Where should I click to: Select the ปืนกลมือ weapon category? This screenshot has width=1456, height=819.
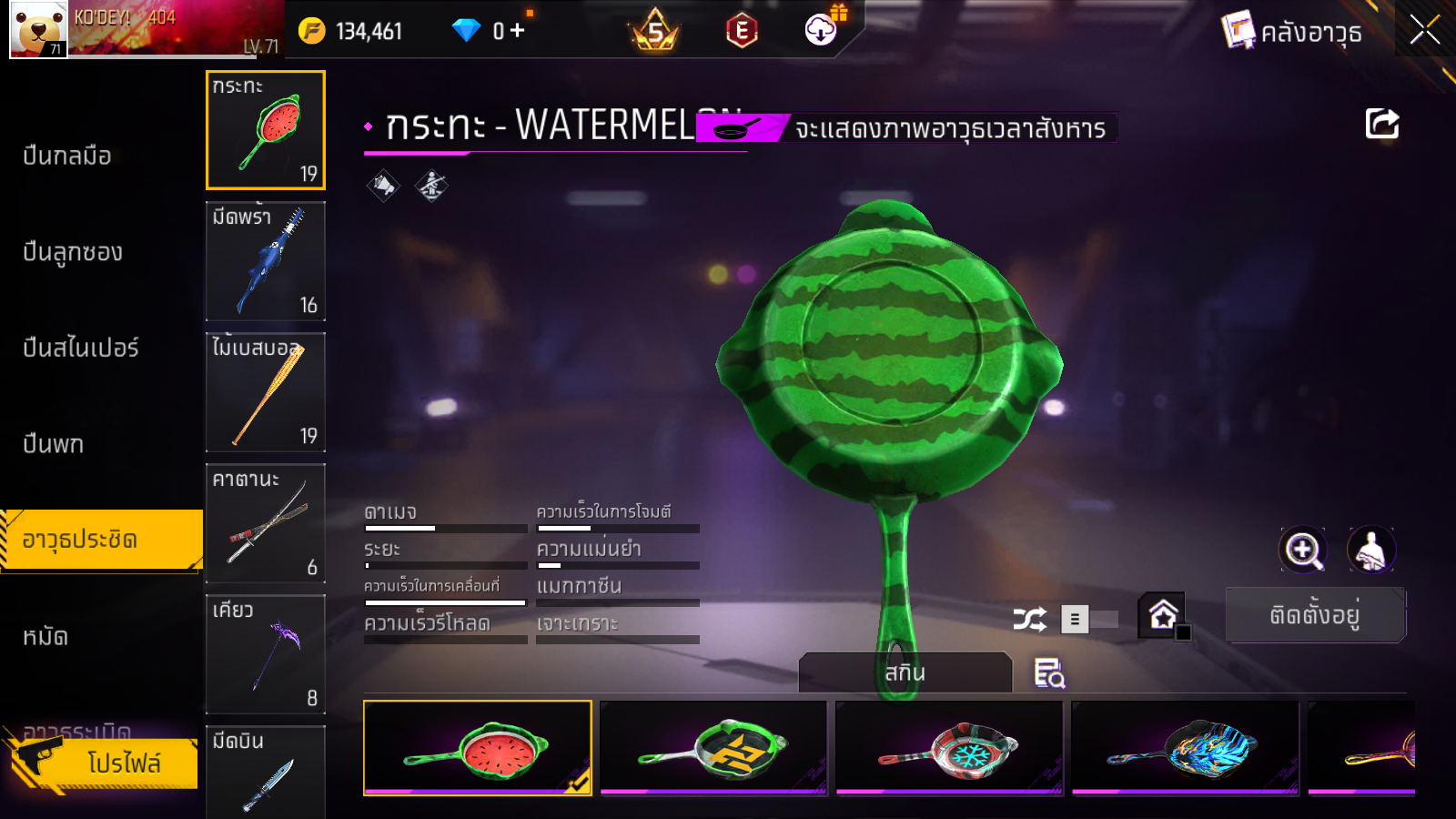coord(67,156)
